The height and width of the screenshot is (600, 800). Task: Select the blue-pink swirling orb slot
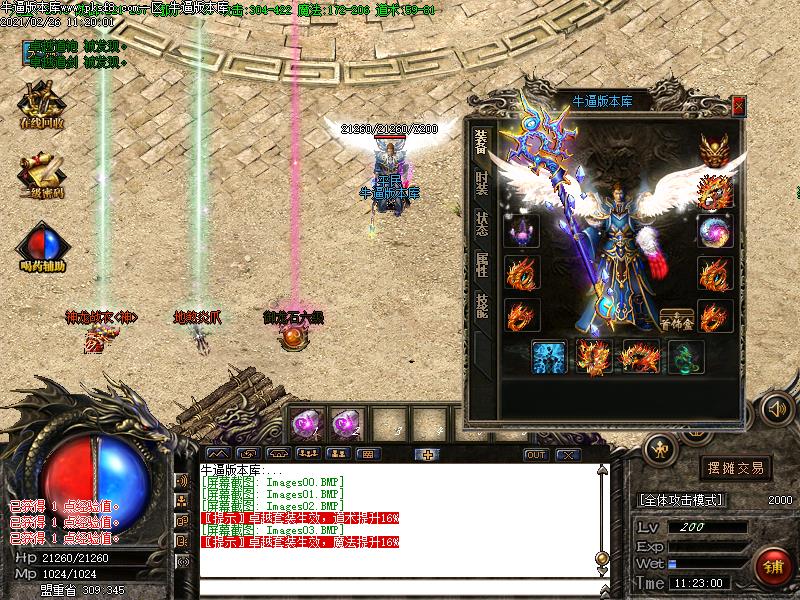tap(714, 231)
